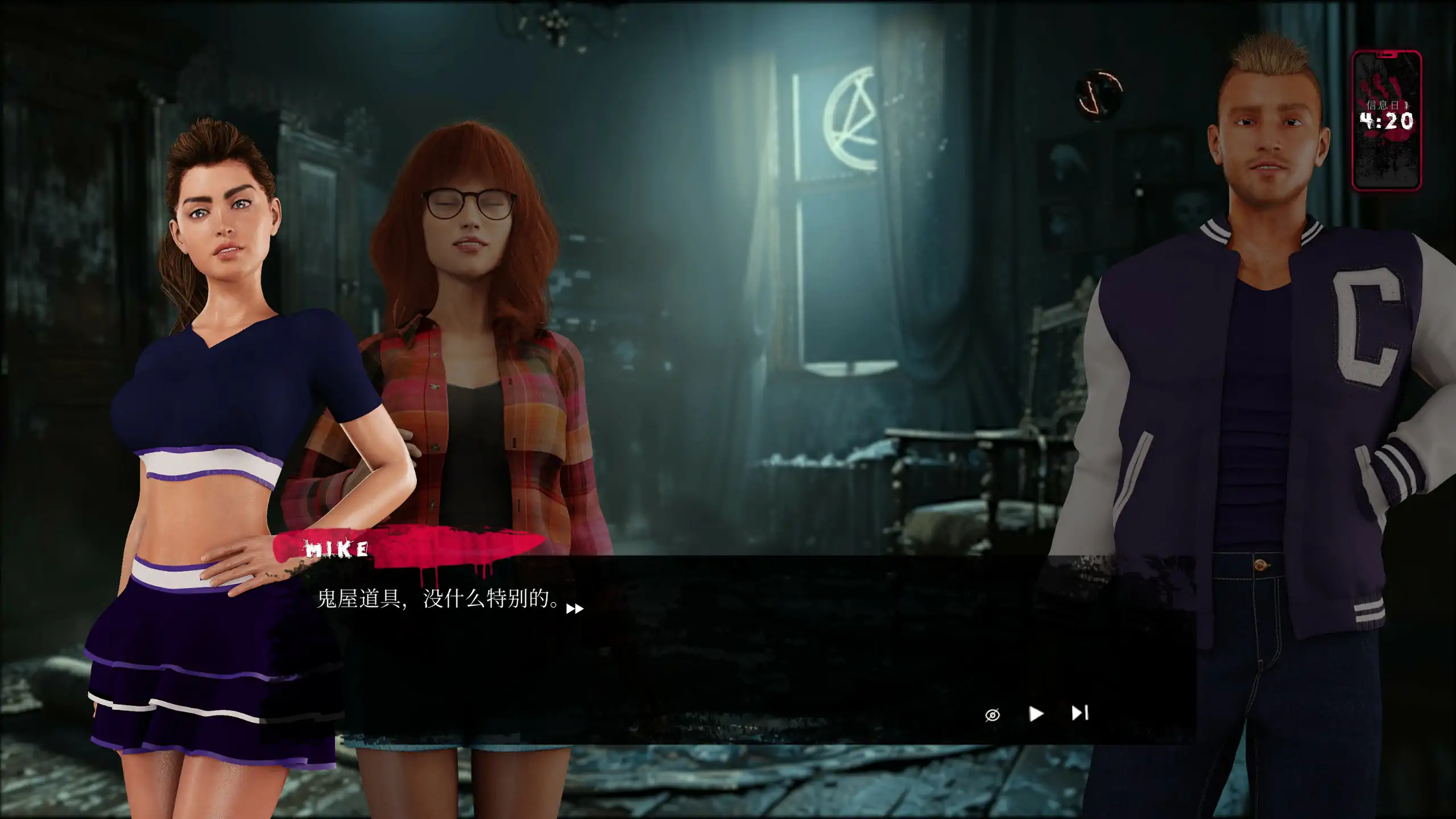Skip dialogue using the skip-forward button
The height and width of the screenshot is (819, 1456).
coord(1079,713)
